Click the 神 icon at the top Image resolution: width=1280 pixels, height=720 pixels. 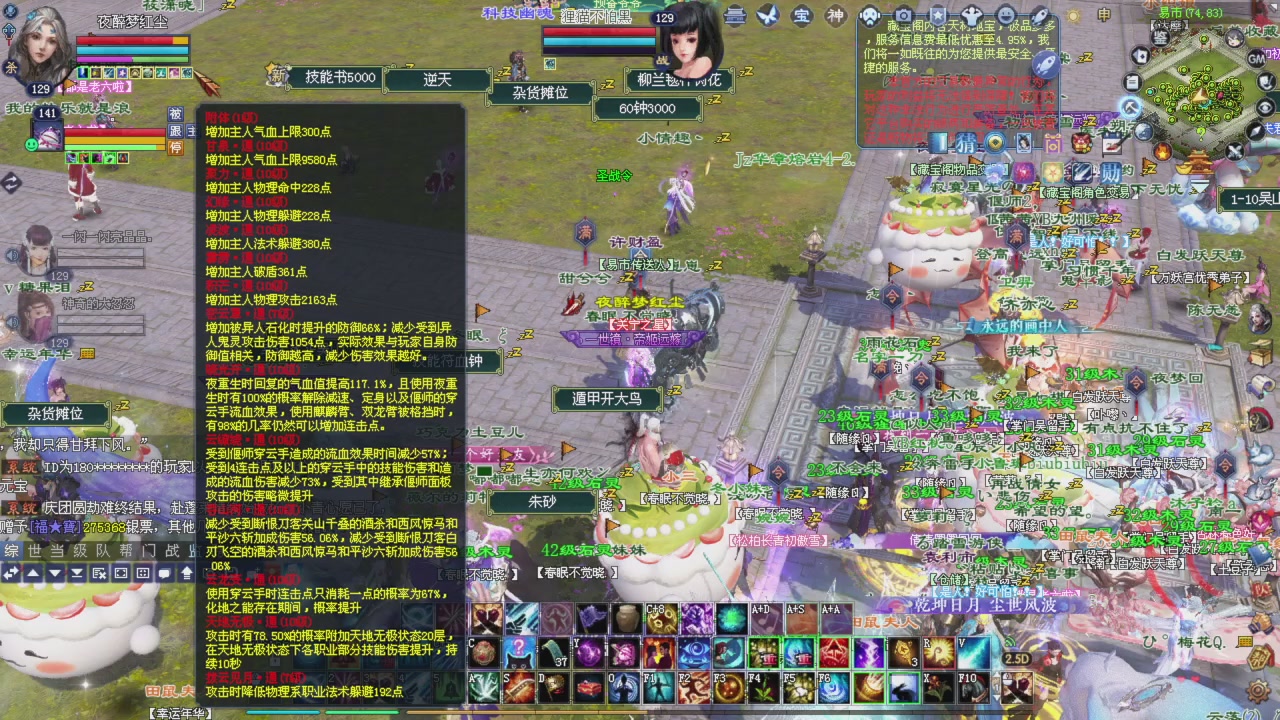click(x=837, y=15)
